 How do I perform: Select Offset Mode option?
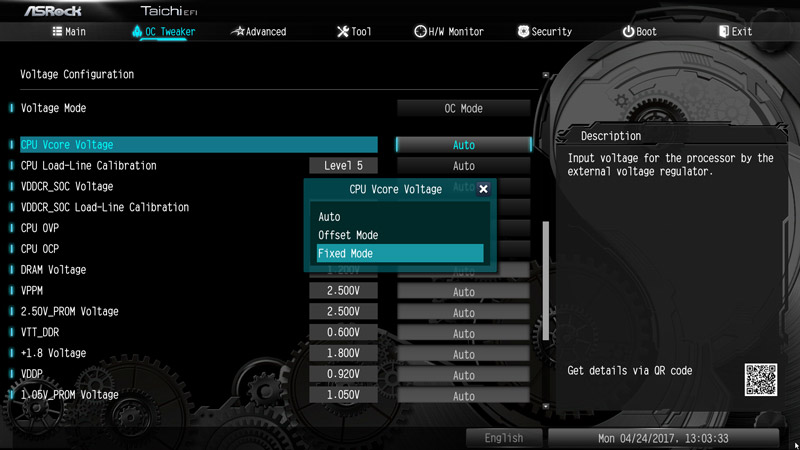point(348,235)
